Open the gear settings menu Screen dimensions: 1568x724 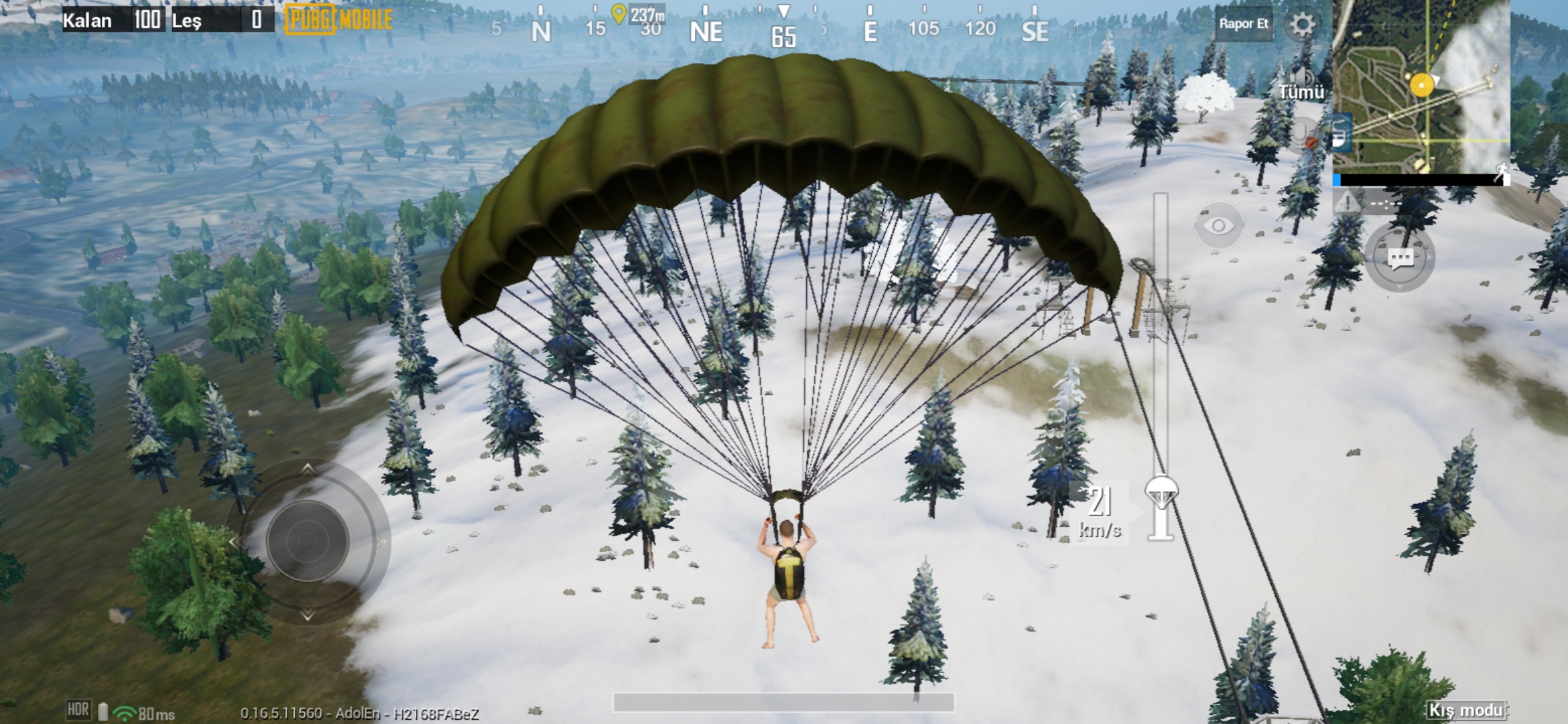1302,25
